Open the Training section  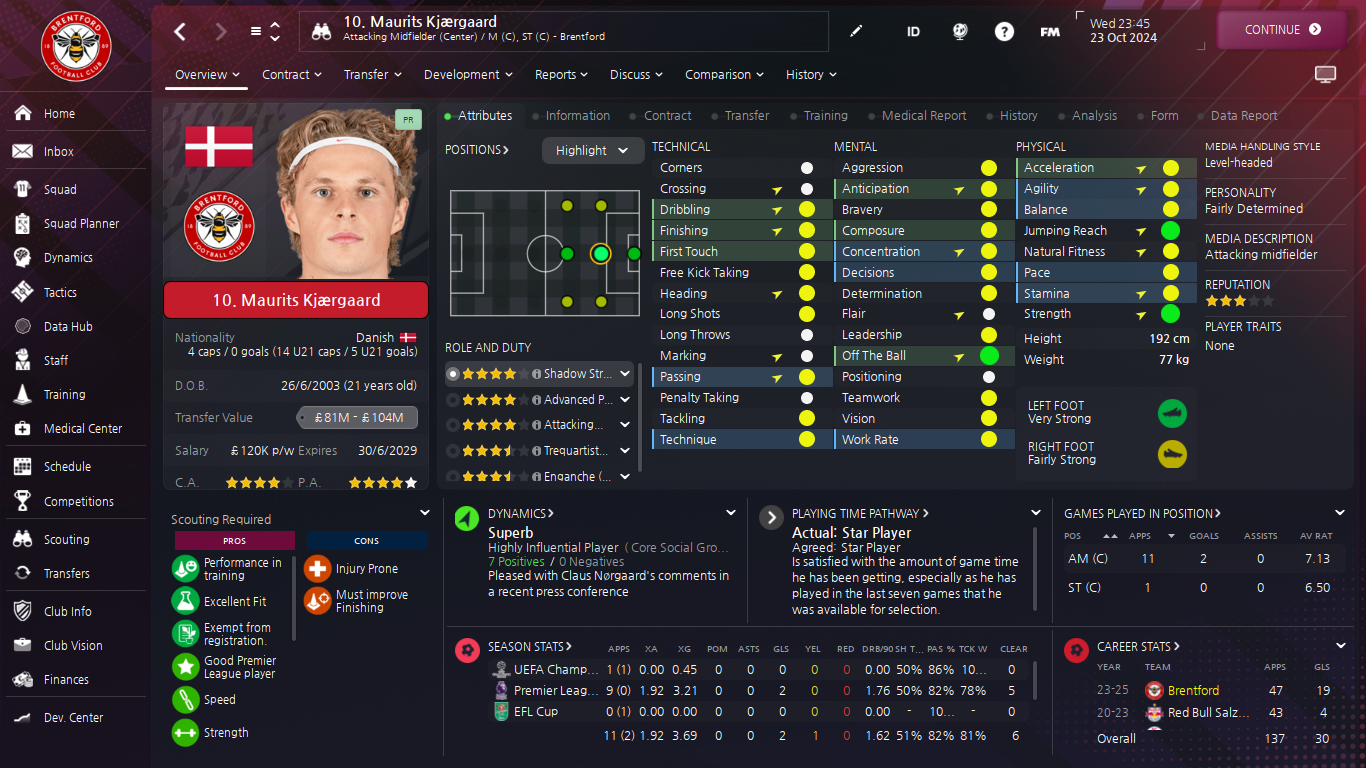tap(64, 394)
